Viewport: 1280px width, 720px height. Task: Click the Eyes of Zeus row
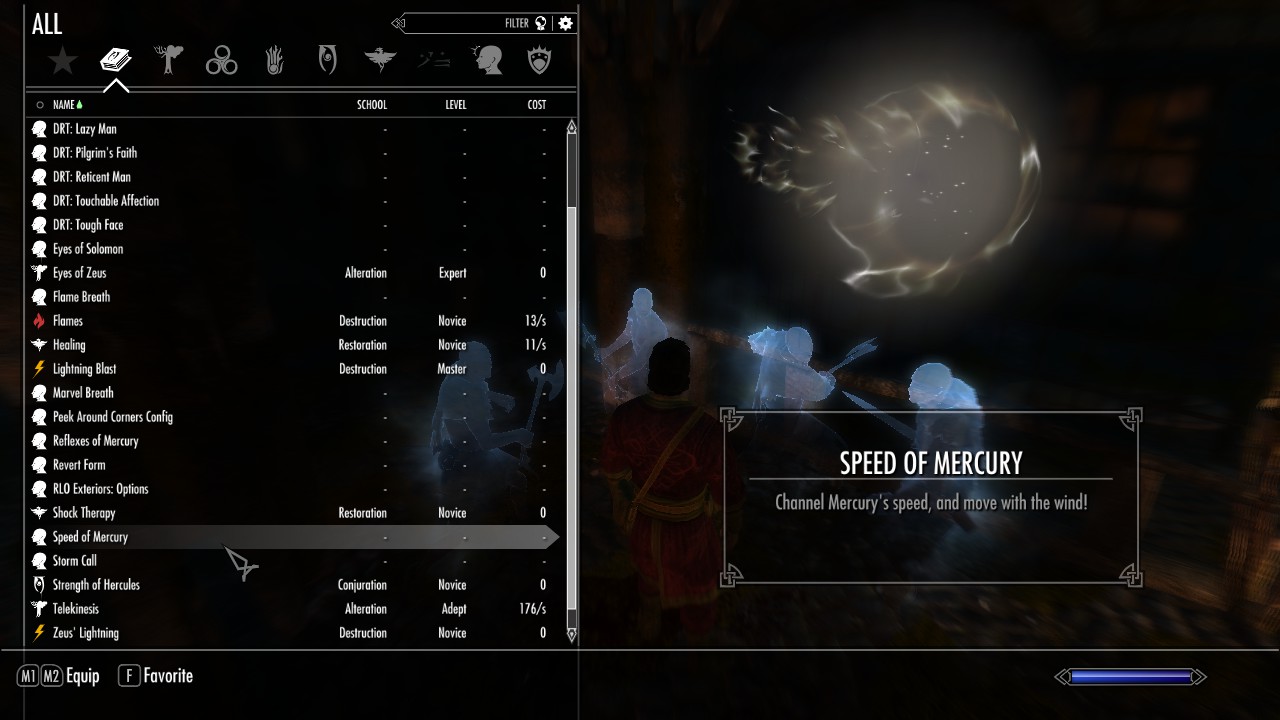point(79,273)
